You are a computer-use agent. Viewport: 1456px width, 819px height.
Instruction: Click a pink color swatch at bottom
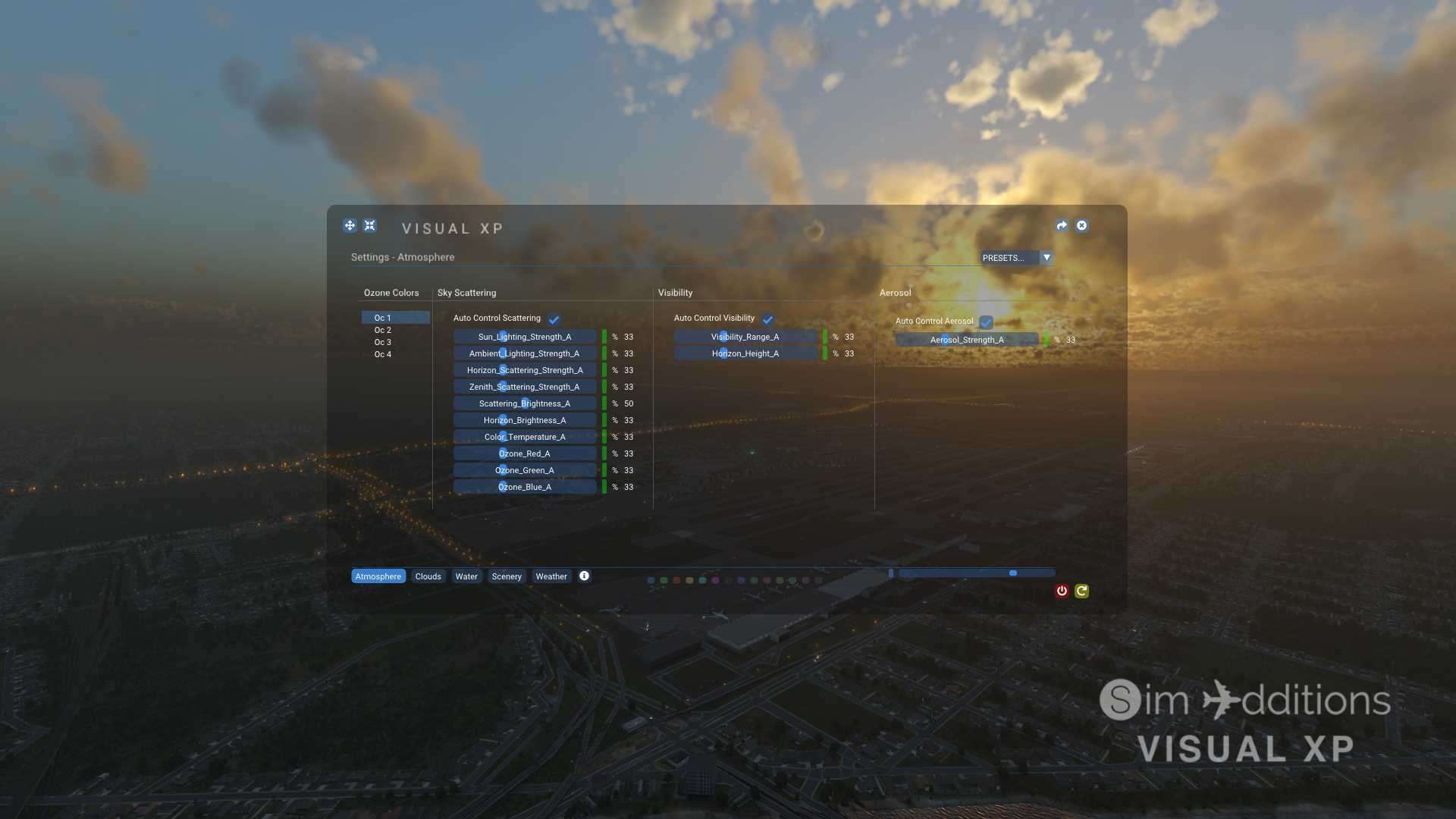[x=715, y=580]
